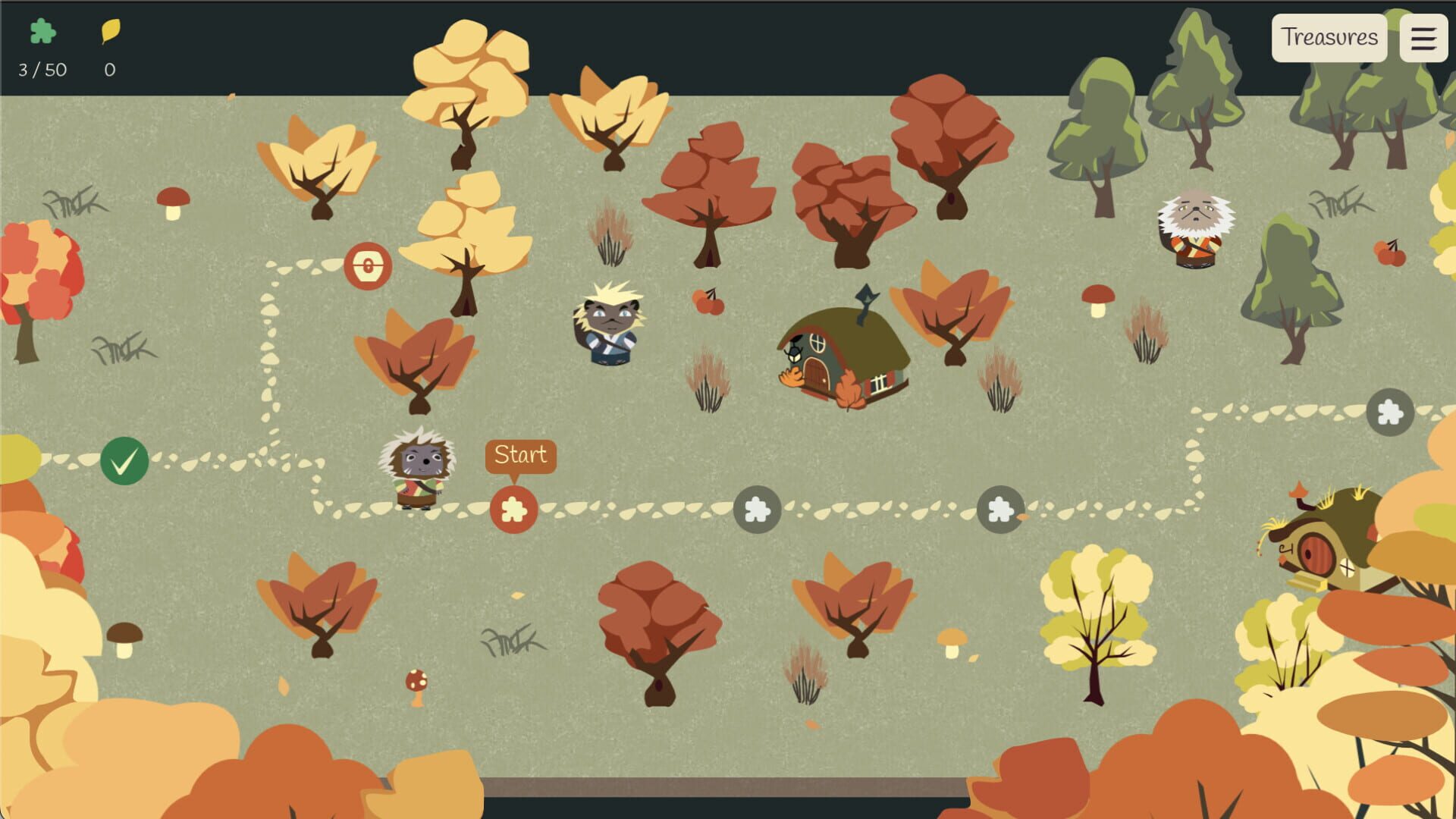This screenshot has width=1456, height=819.
Task: Select the gray puzzle node right of Start
Action: (x=758, y=510)
